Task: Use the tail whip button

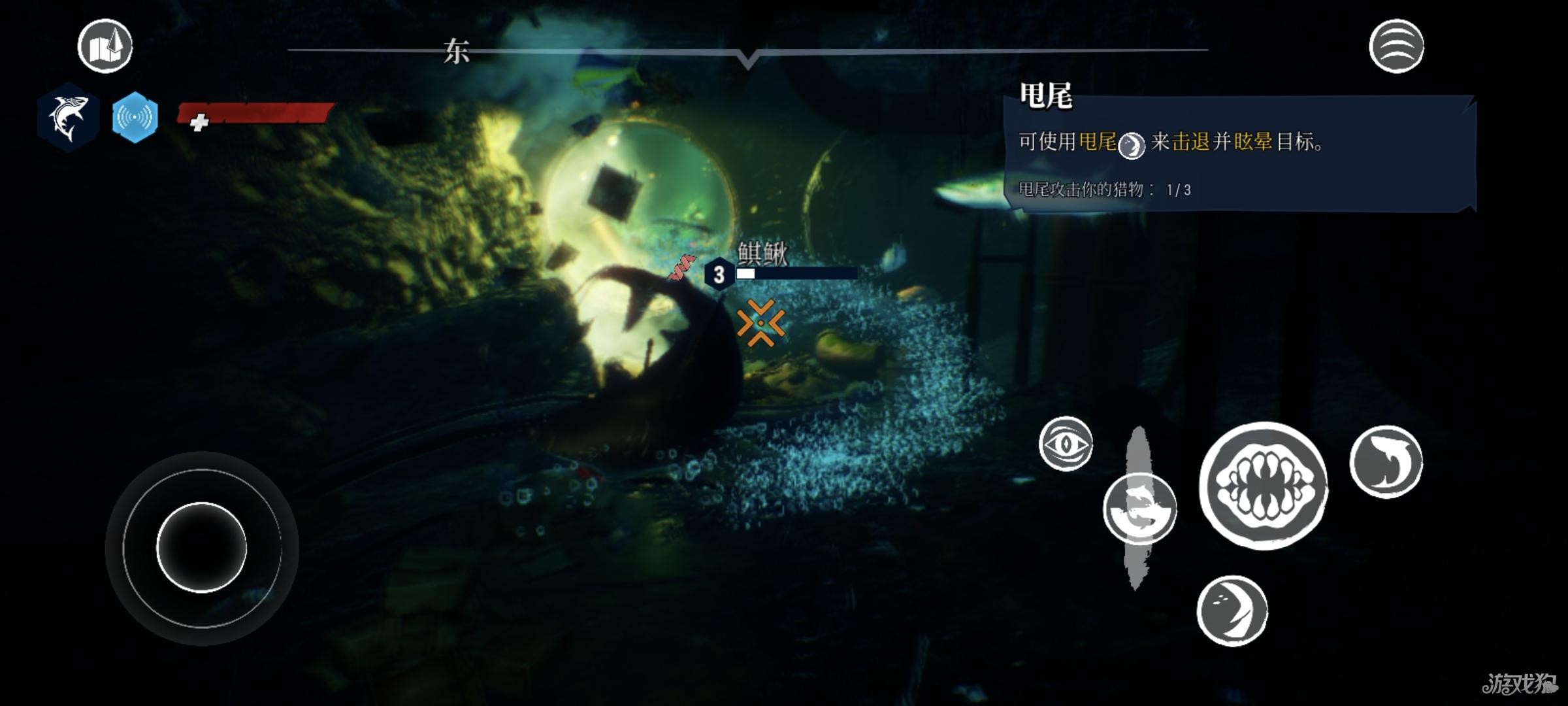Action: point(1232,611)
